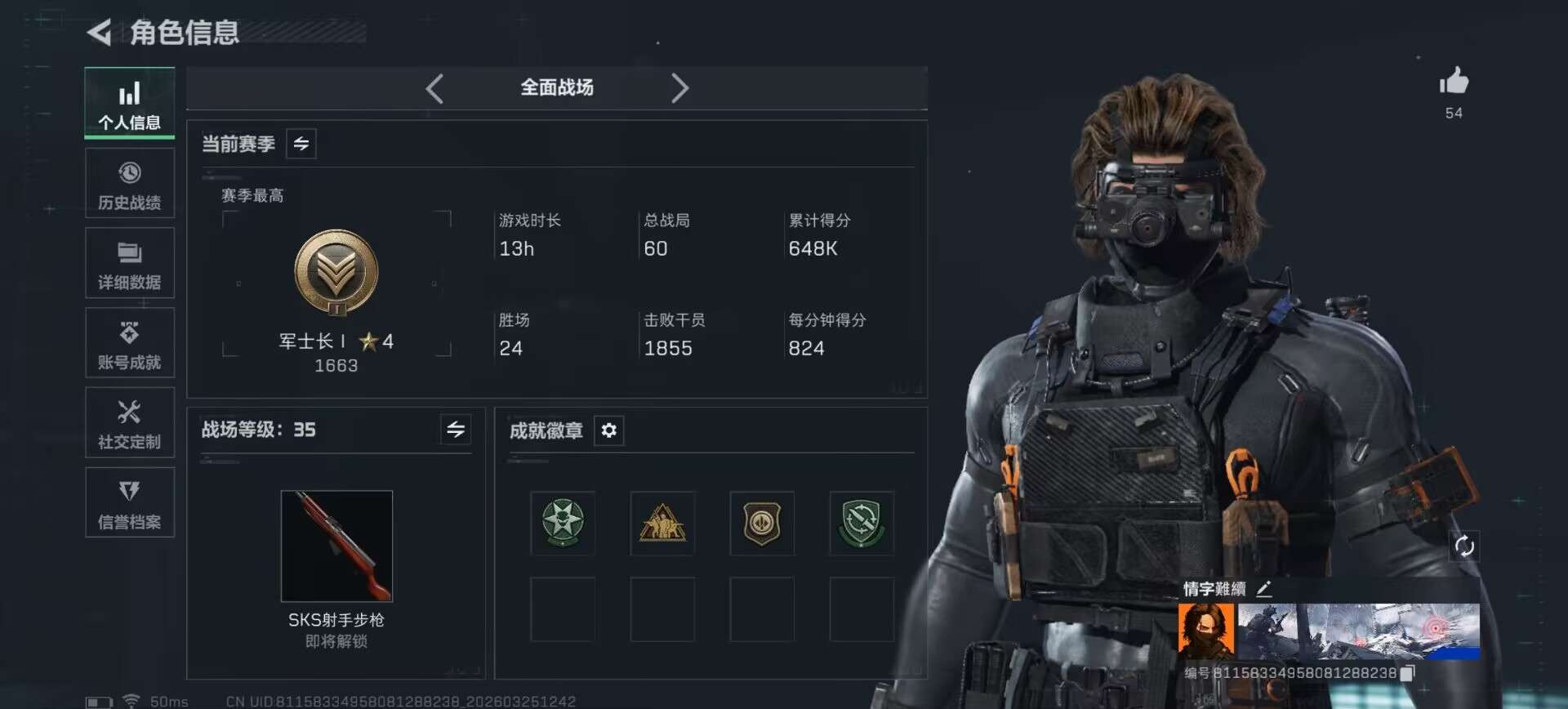Screen dimensions: 1568x709
Task: Open the 详细数据 tab
Action: (130, 263)
